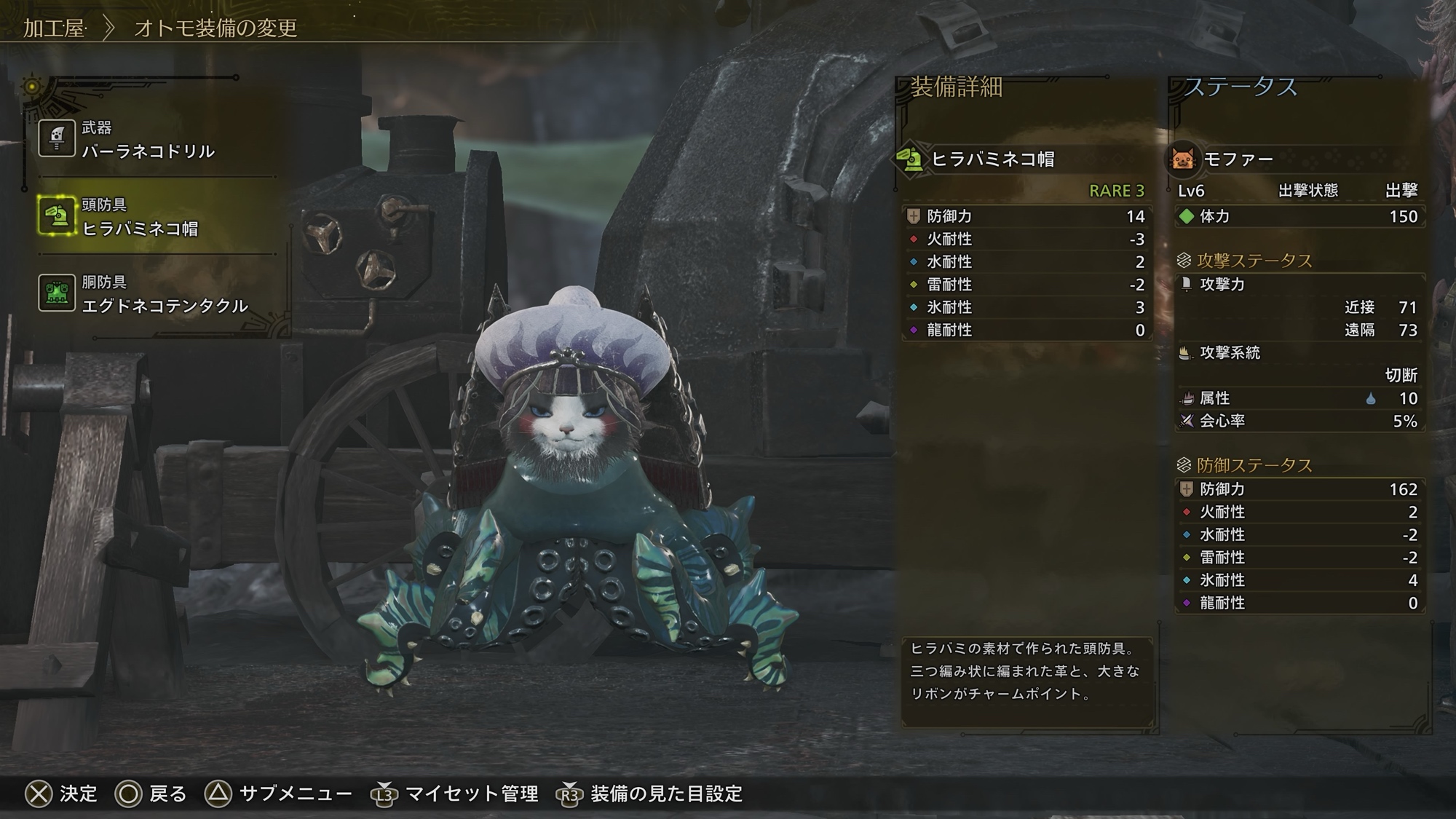Open マイセット管理 loadout management
The width and height of the screenshot is (1456, 819).
pos(456,794)
